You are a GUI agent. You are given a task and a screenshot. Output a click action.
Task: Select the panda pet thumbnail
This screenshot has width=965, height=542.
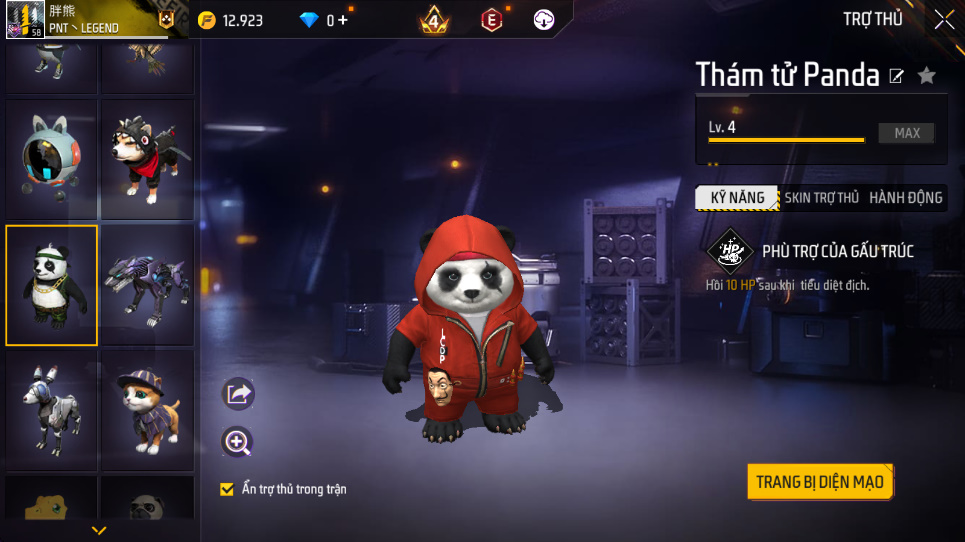click(52, 285)
